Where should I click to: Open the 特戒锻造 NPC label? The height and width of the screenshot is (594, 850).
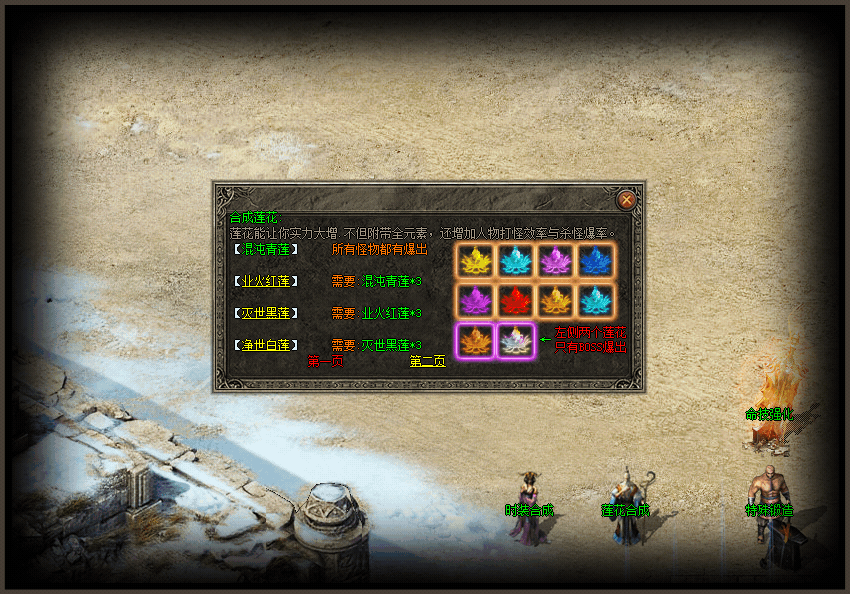coord(769,510)
